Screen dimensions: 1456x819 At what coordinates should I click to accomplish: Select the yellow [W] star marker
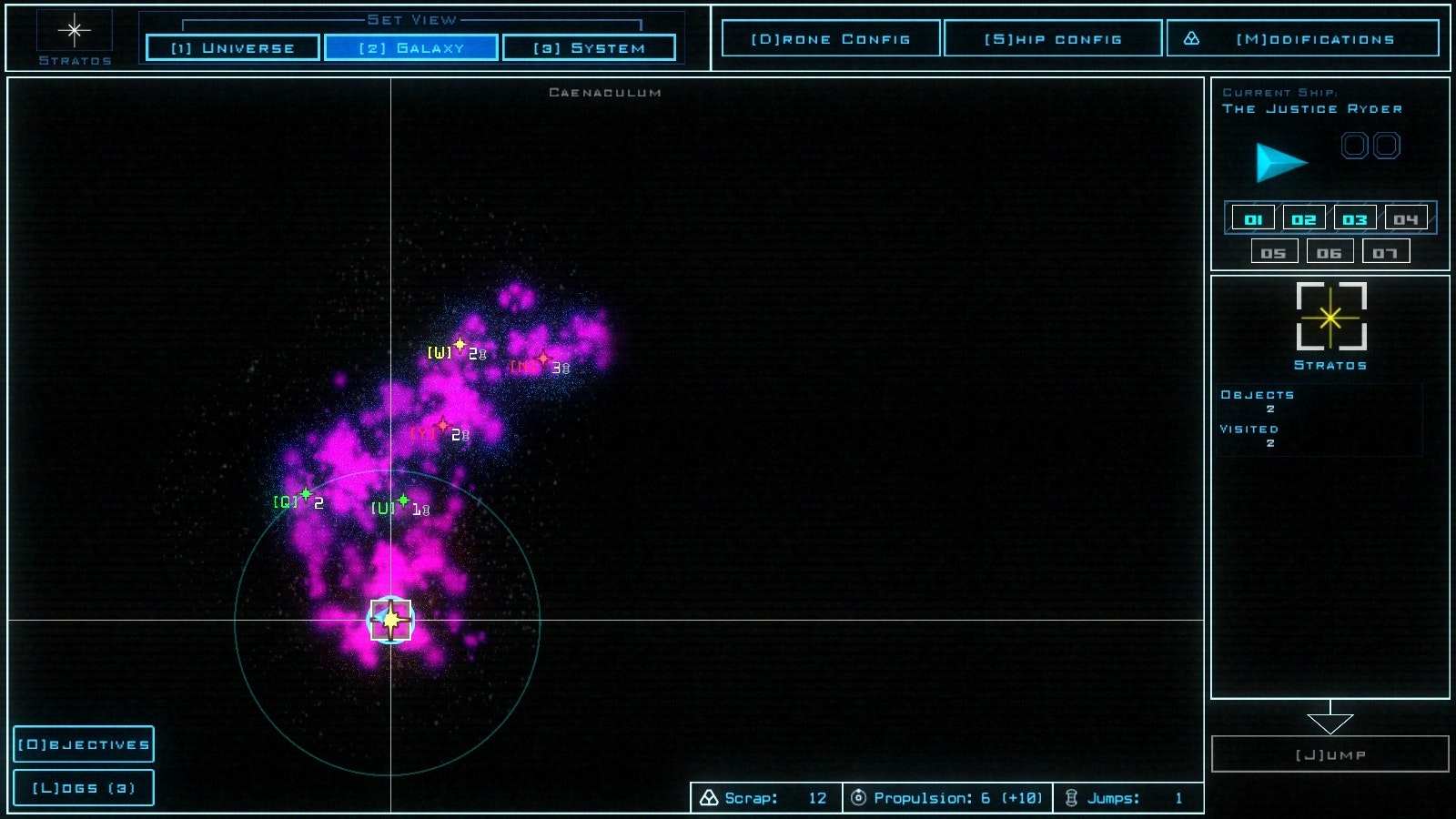click(x=460, y=345)
